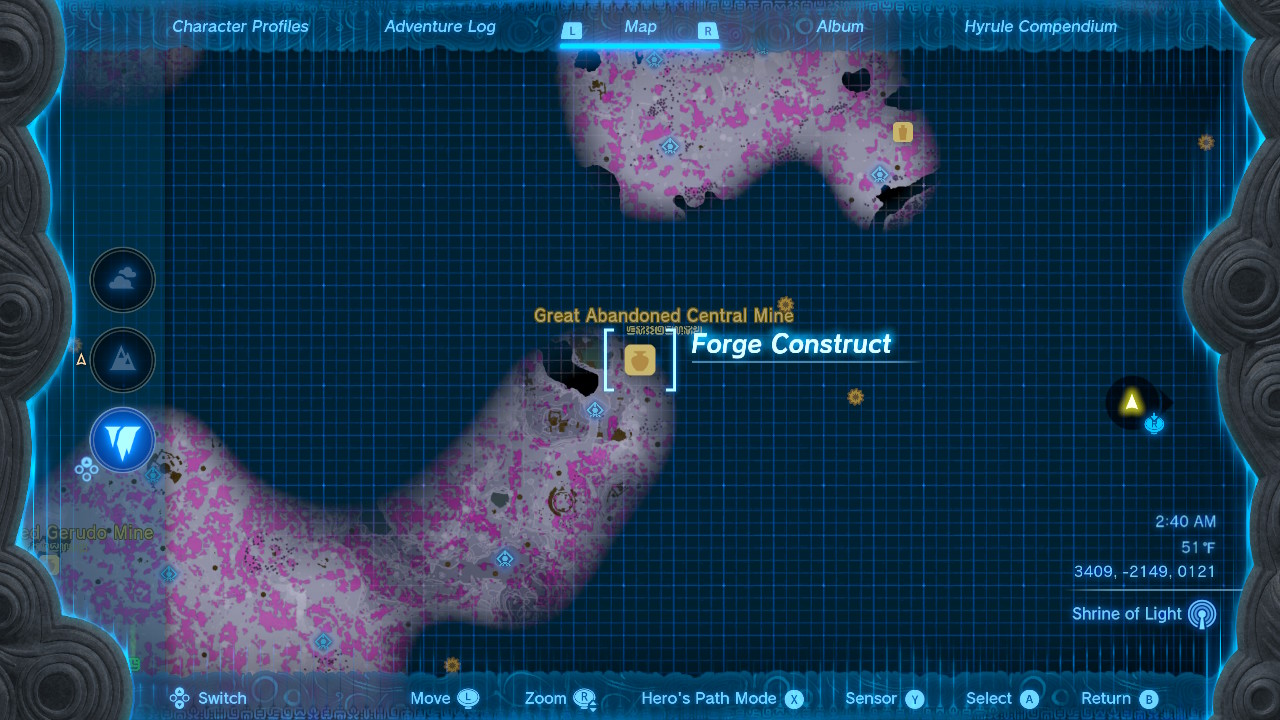Click the treasure chest marker on the sky island
Screen dimensions: 1280x720
coord(902,131)
